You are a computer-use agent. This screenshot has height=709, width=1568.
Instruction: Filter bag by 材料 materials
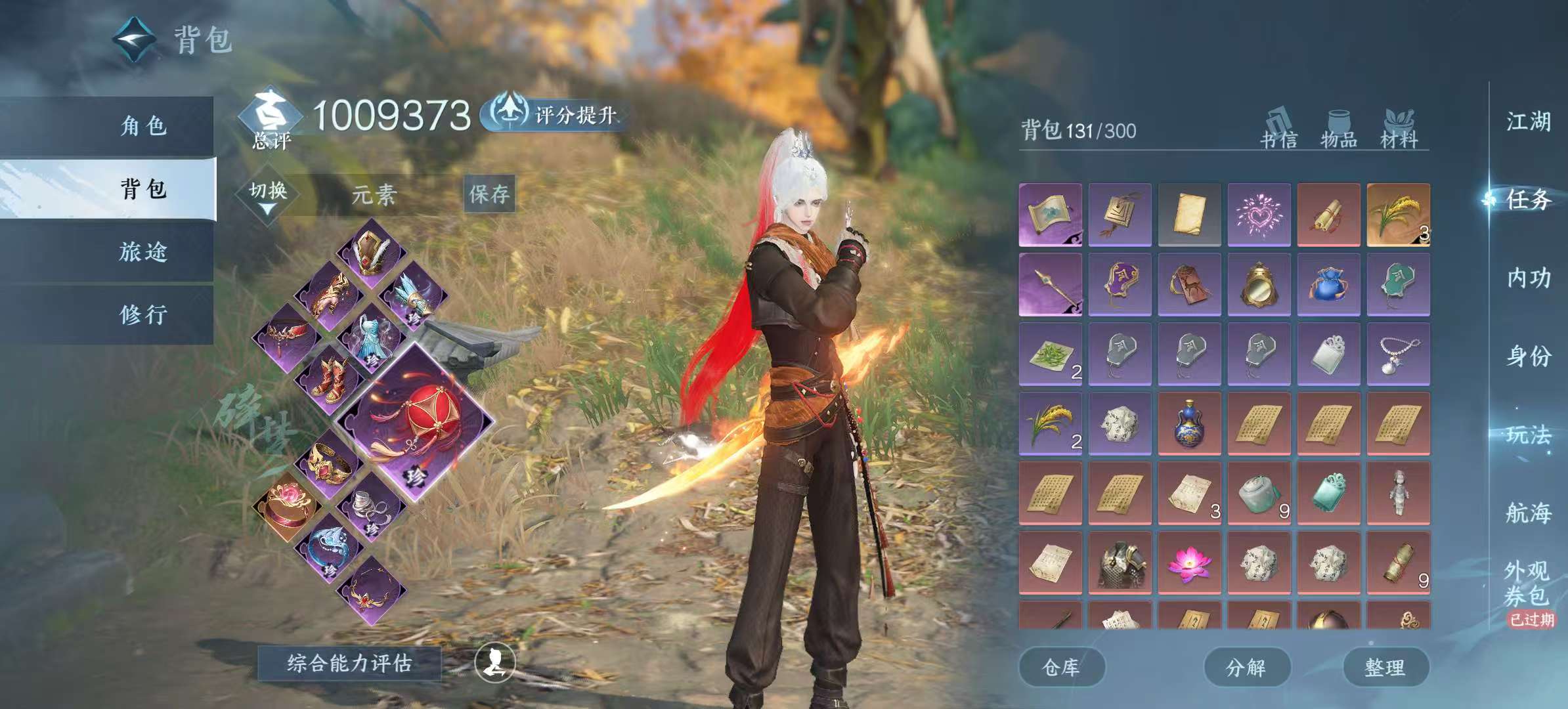click(1399, 129)
